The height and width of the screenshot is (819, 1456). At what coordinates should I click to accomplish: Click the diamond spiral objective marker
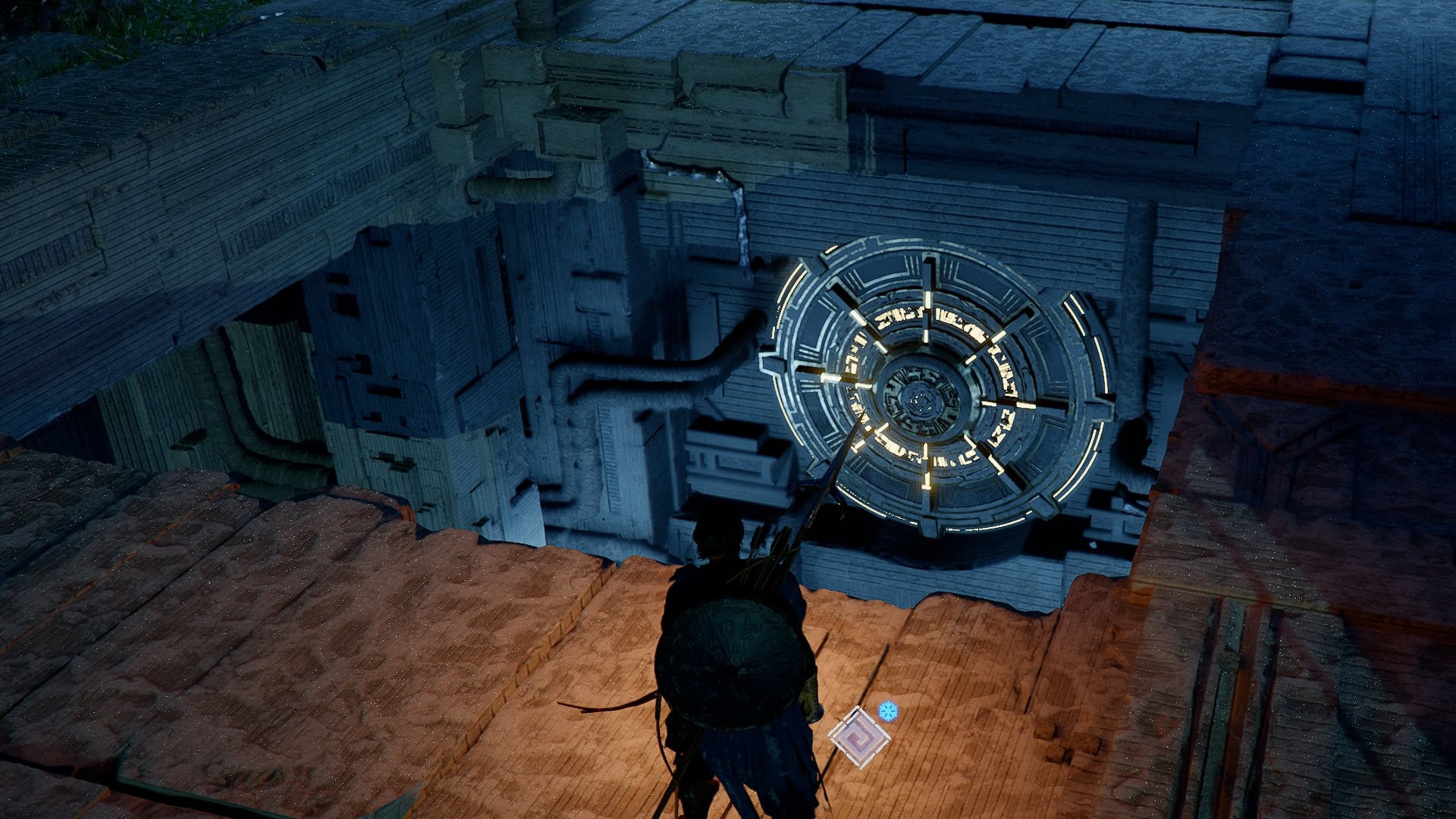click(859, 737)
